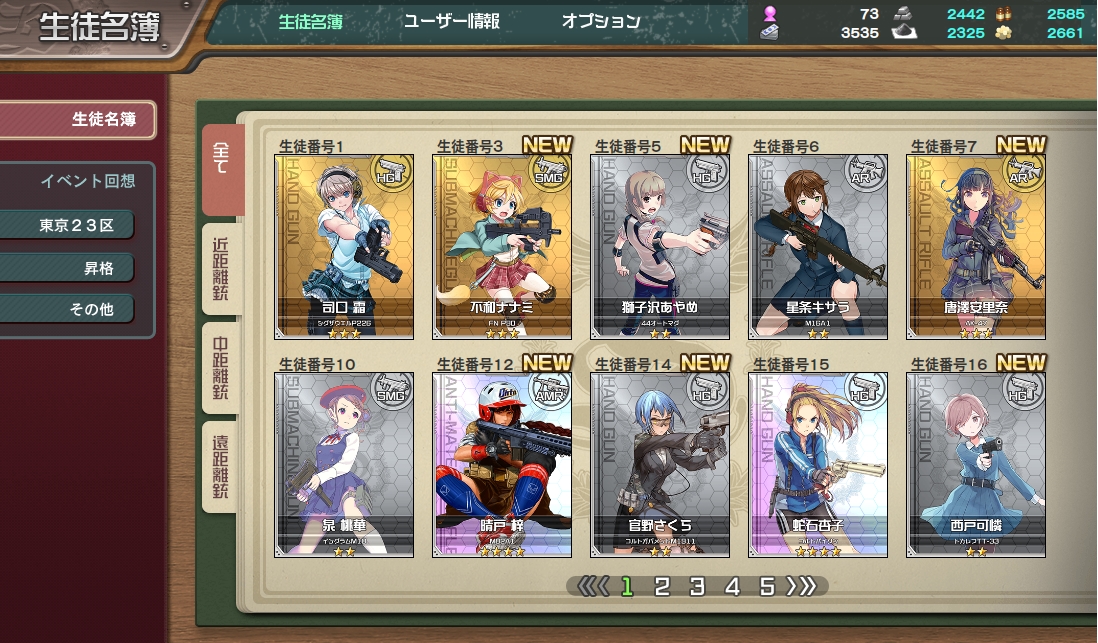
Task: Open student card 司口 霜
Action: (344, 246)
